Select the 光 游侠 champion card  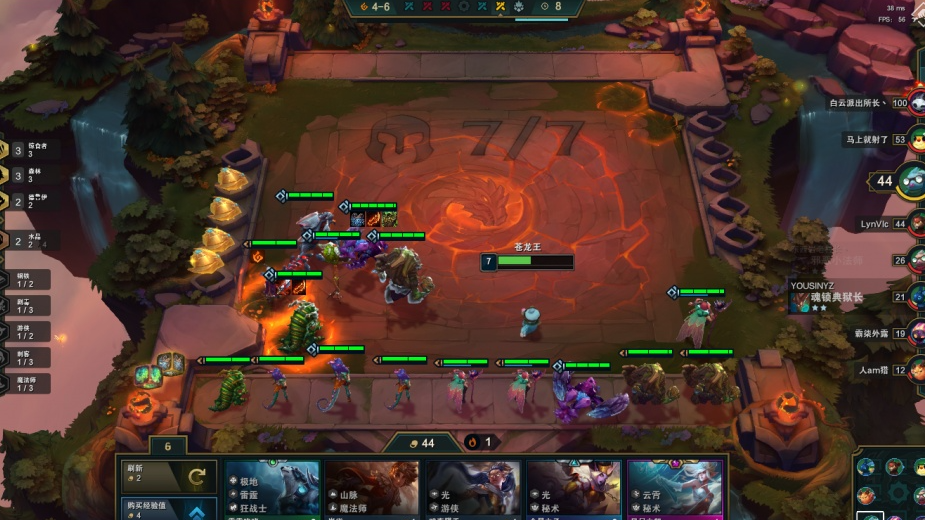click(472, 489)
